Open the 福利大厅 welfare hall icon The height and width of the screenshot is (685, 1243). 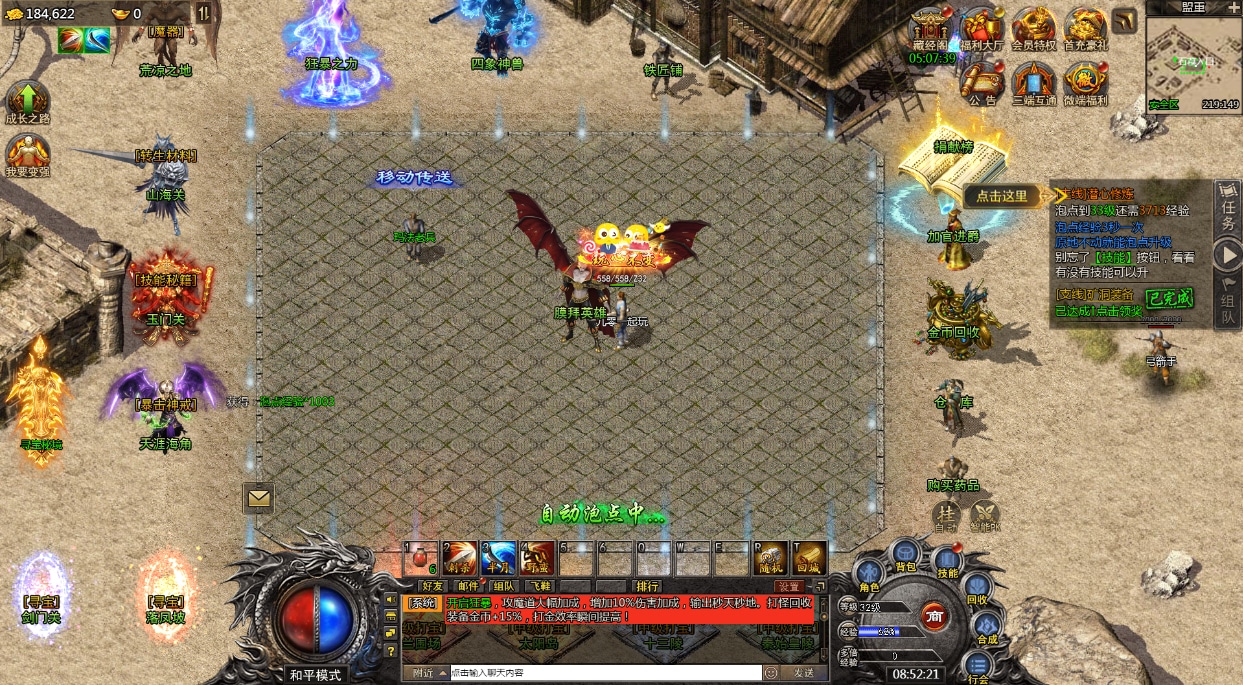point(981,31)
